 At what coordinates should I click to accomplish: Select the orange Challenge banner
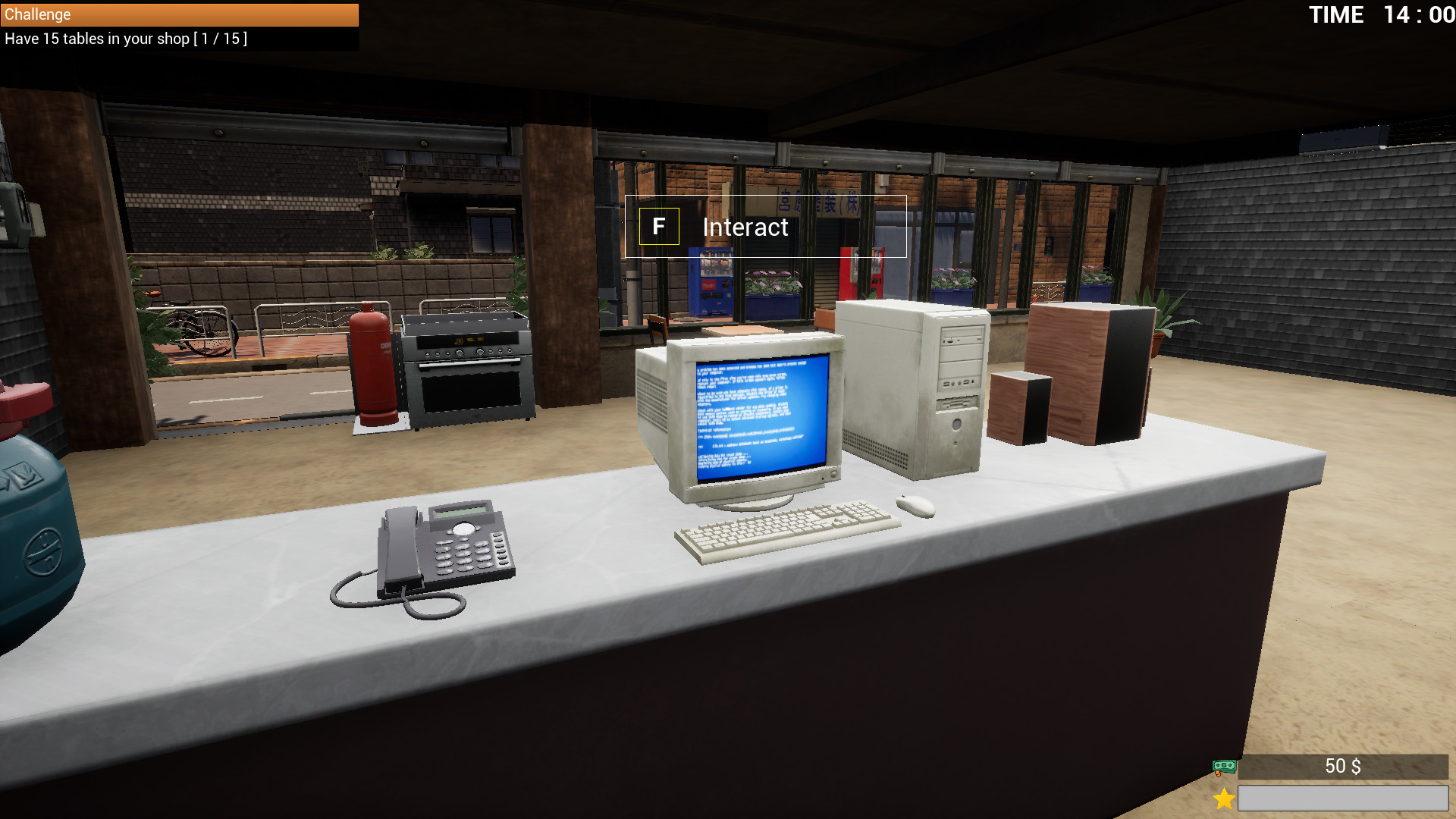178,14
